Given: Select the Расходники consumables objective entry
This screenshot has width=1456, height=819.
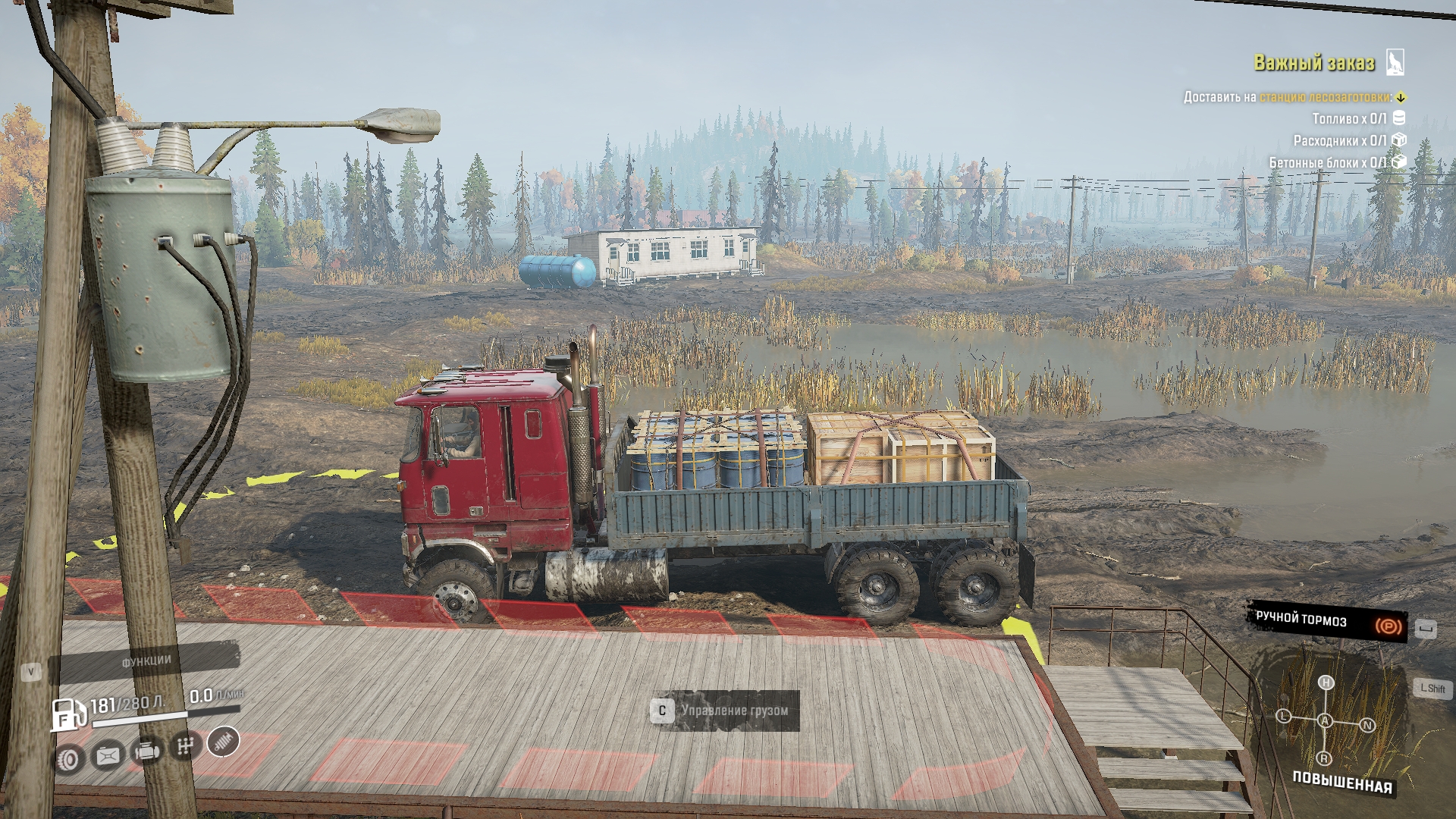Looking at the screenshot, I should click(x=1339, y=141).
